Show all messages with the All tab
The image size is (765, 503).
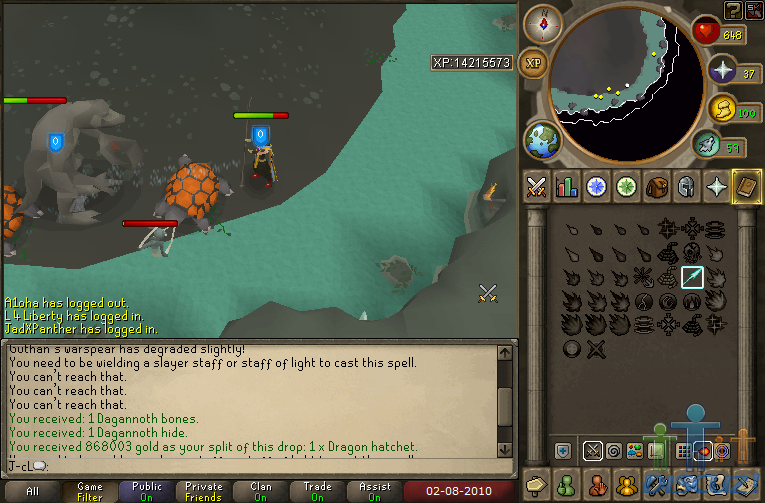33,491
